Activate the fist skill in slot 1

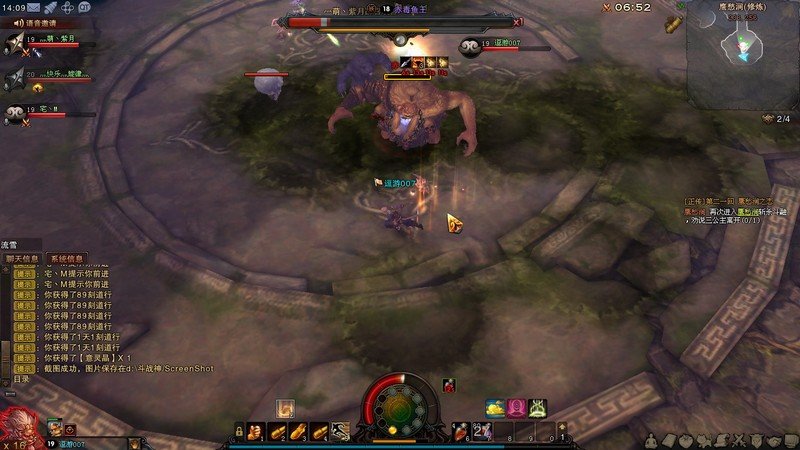(255, 431)
